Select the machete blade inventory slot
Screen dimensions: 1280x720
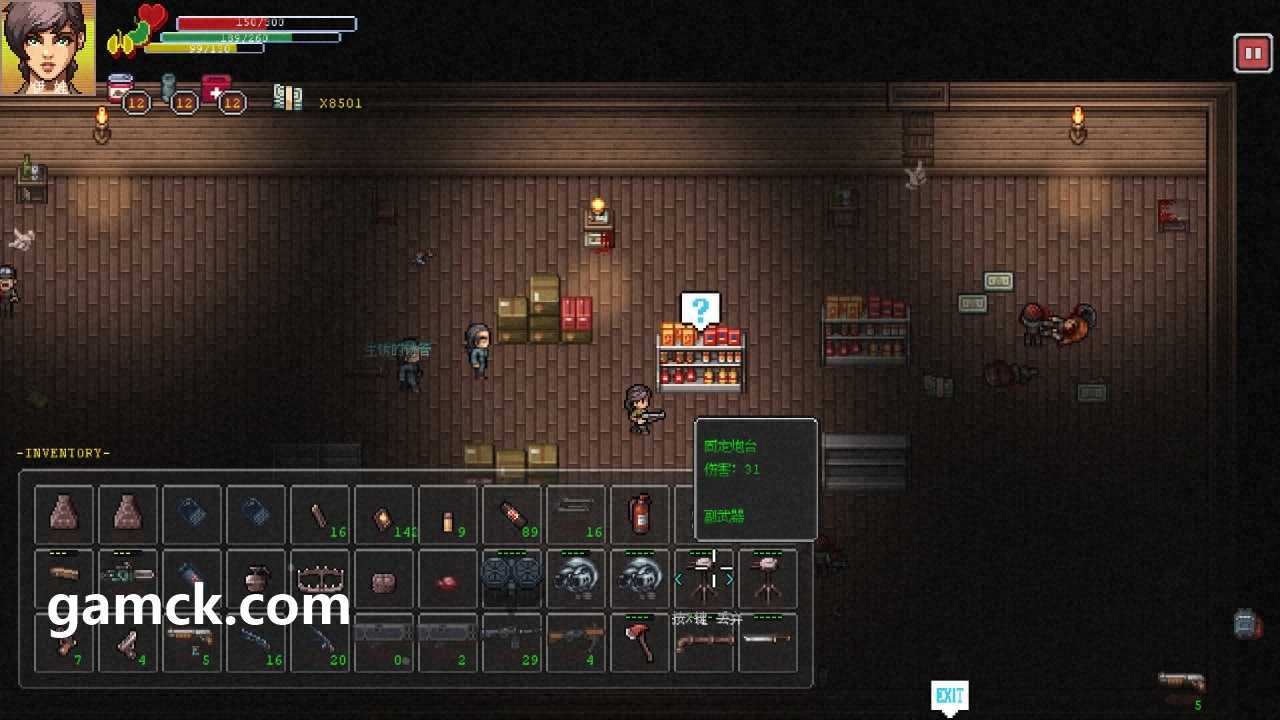point(768,642)
